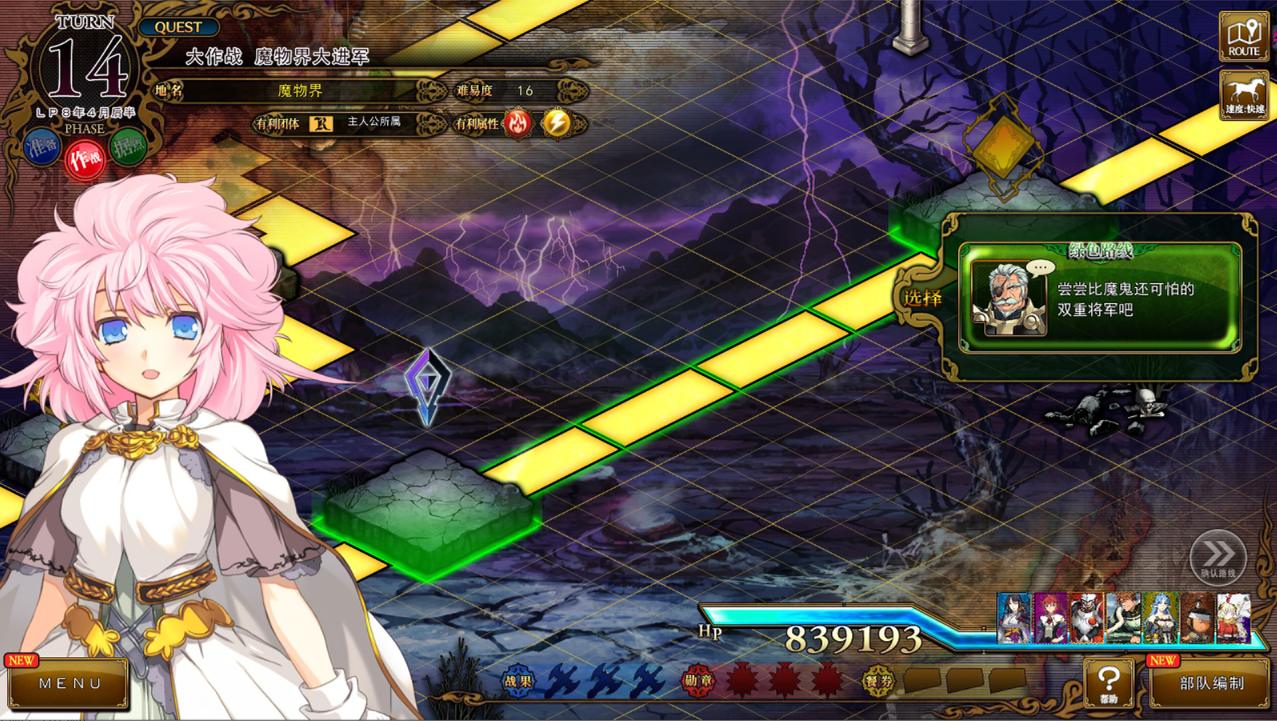Click the green 据点 phase orb
1277x721 pixels.
coord(128,146)
